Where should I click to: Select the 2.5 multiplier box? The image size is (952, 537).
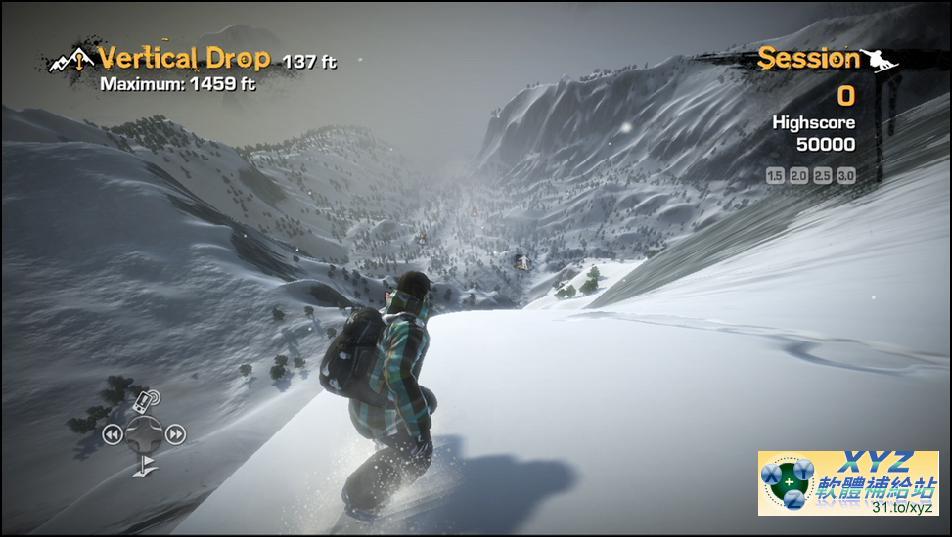pos(822,175)
